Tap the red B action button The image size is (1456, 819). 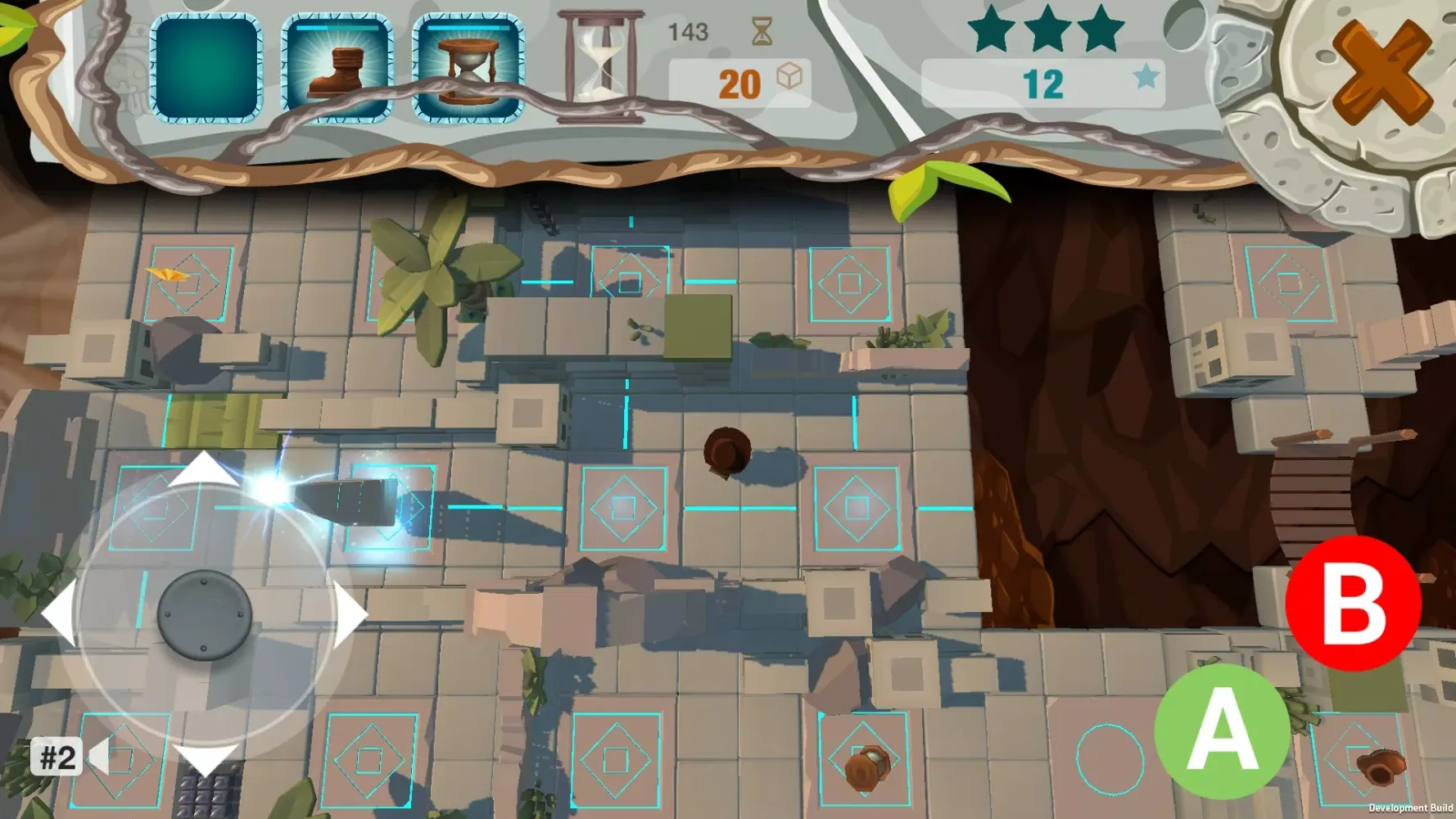1353,604
